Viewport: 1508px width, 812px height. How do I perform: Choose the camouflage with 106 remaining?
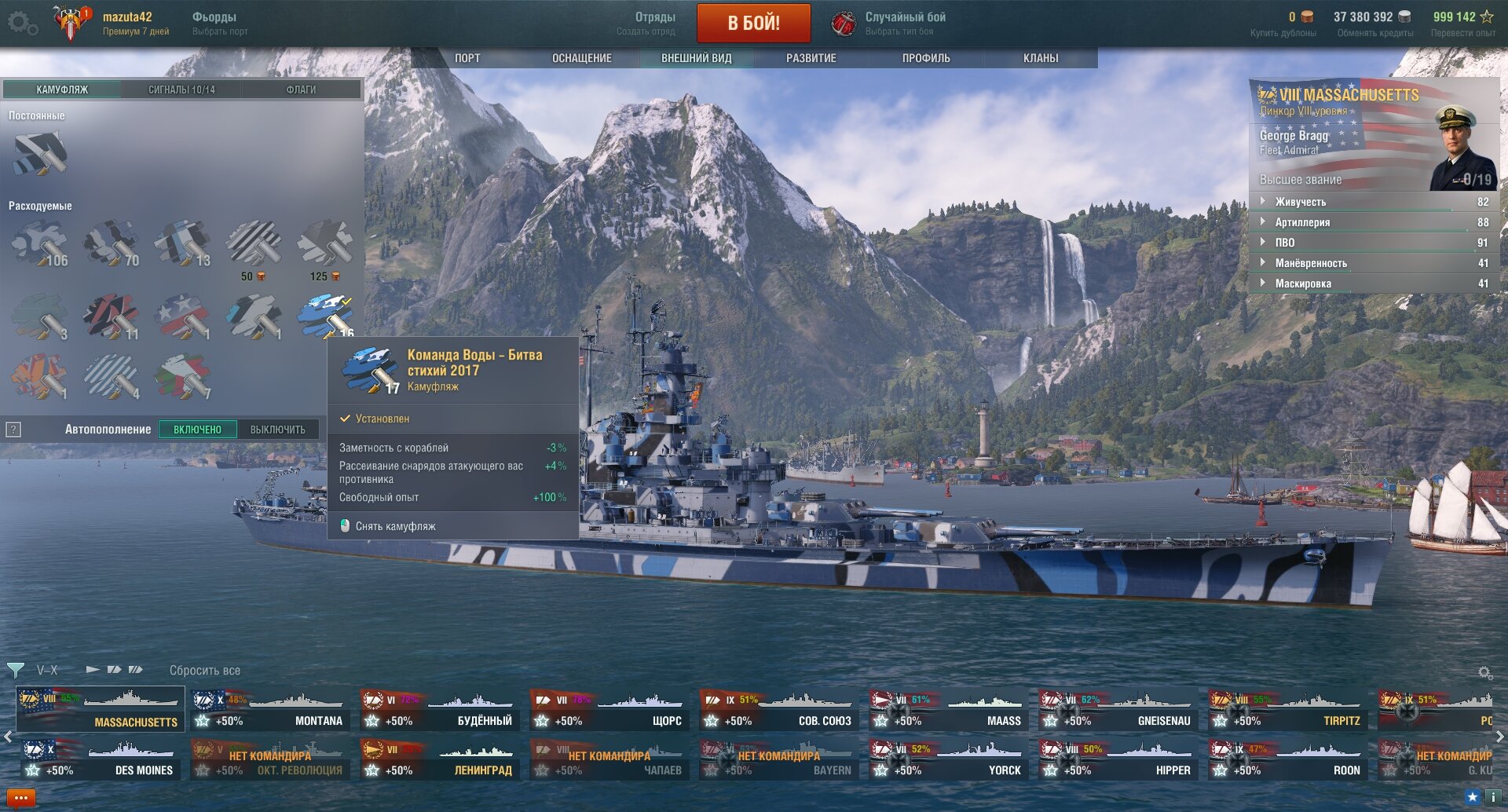coord(40,243)
